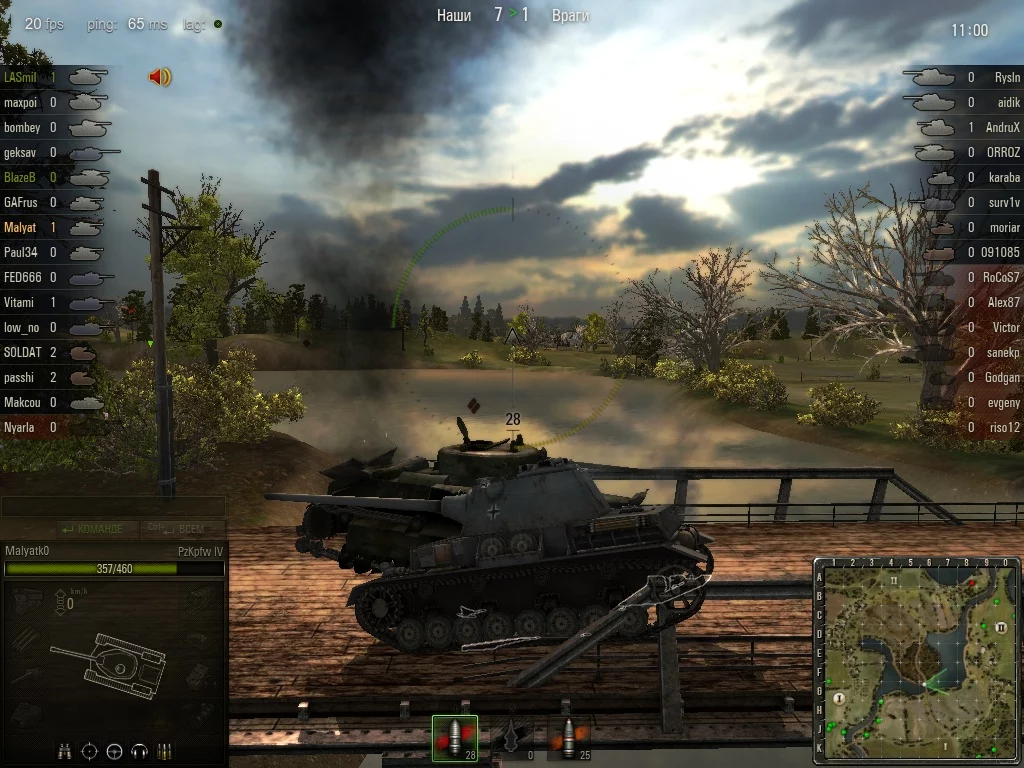Click the gunner crosshair crew icon
The height and width of the screenshot is (768, 1024).
coord(90,751)
